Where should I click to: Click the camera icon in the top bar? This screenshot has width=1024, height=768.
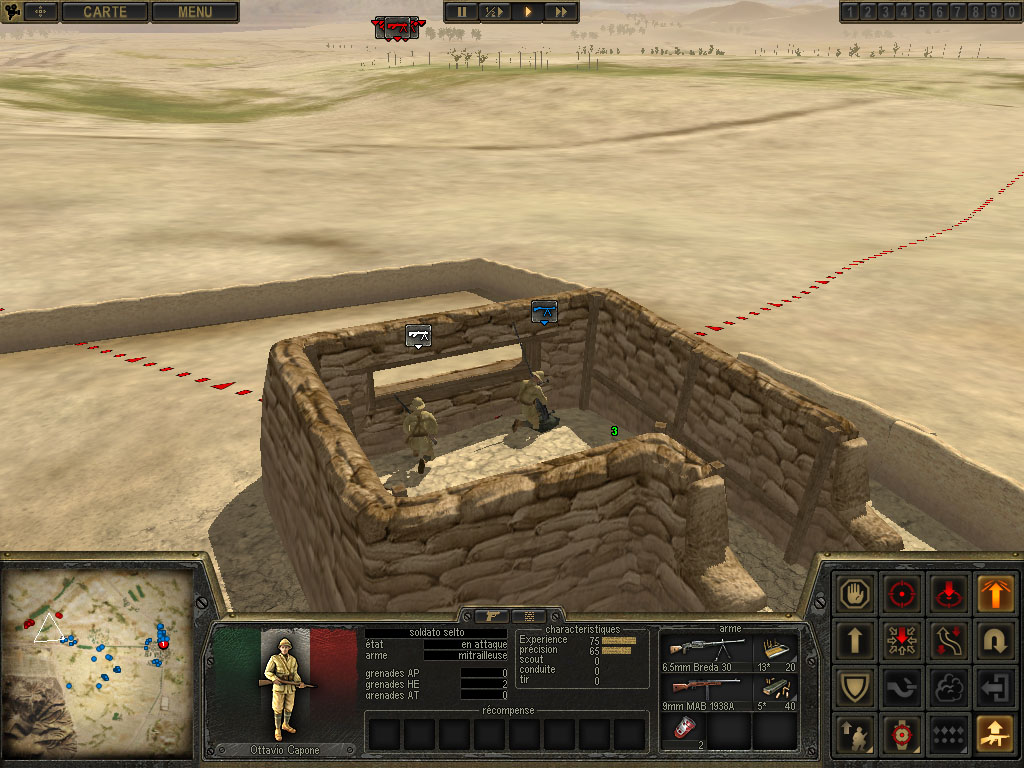(x=14, y=12)
